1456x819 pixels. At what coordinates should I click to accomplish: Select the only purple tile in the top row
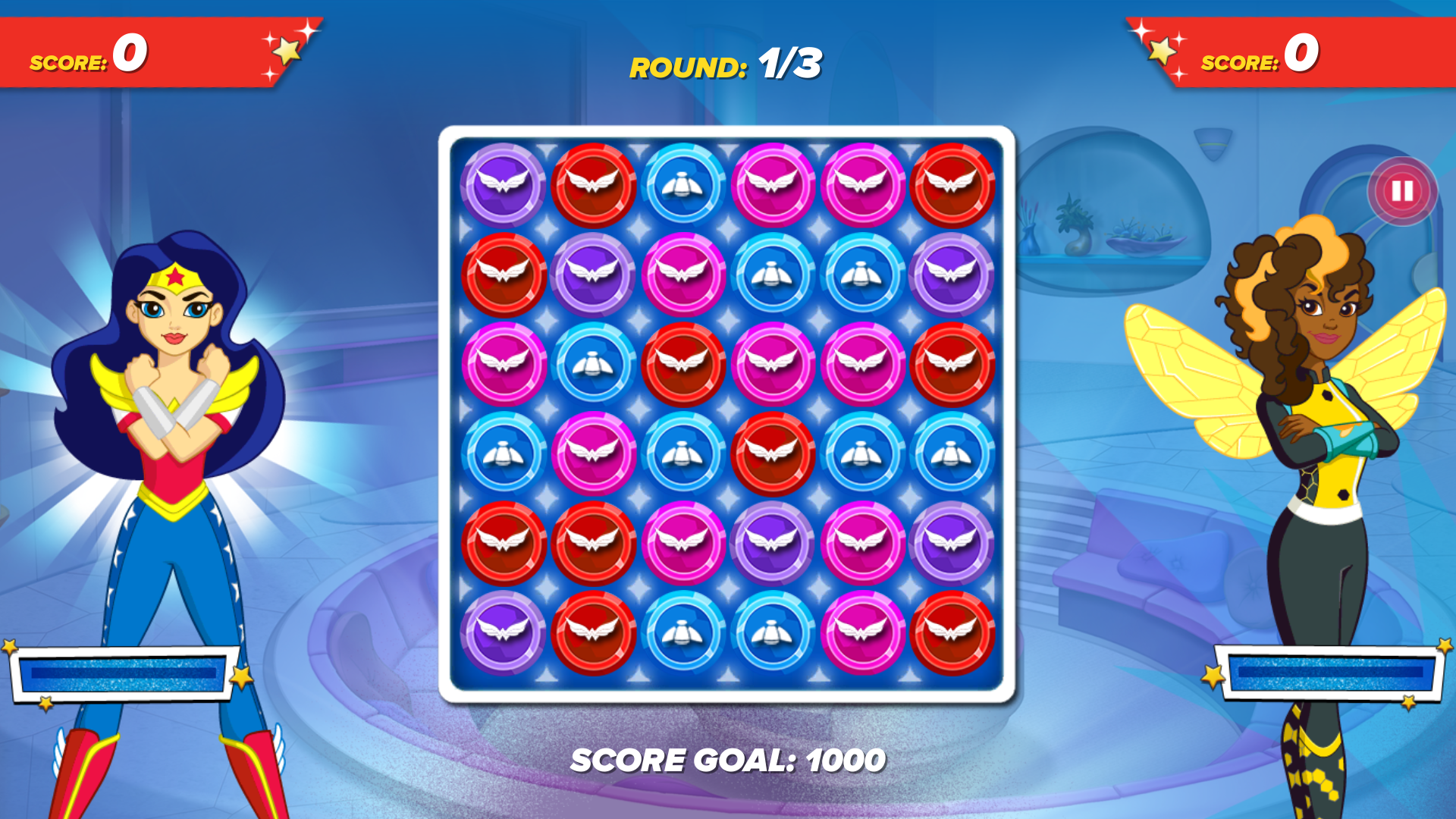[503, 185]
